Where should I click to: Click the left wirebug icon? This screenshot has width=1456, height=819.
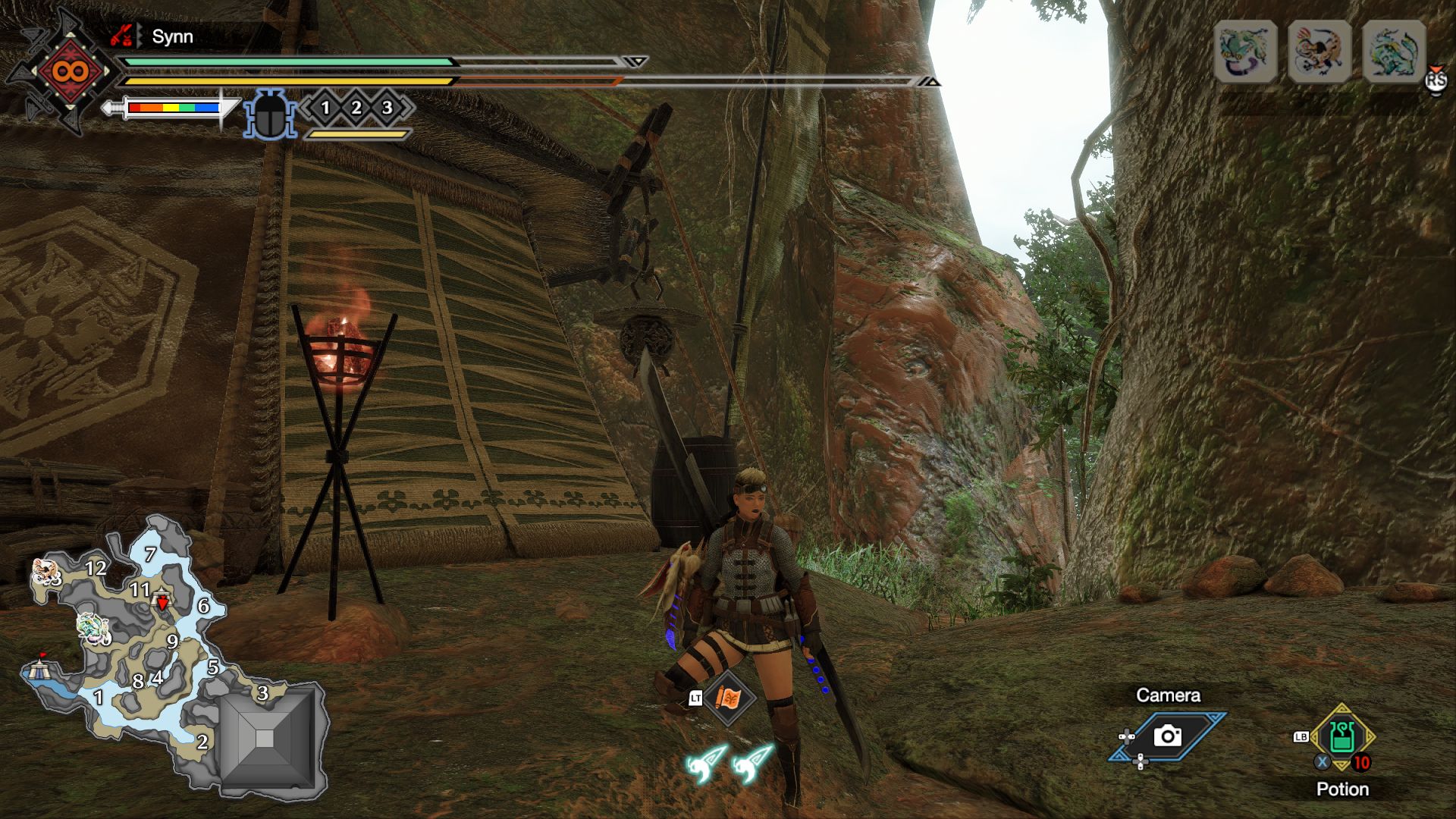707,762
